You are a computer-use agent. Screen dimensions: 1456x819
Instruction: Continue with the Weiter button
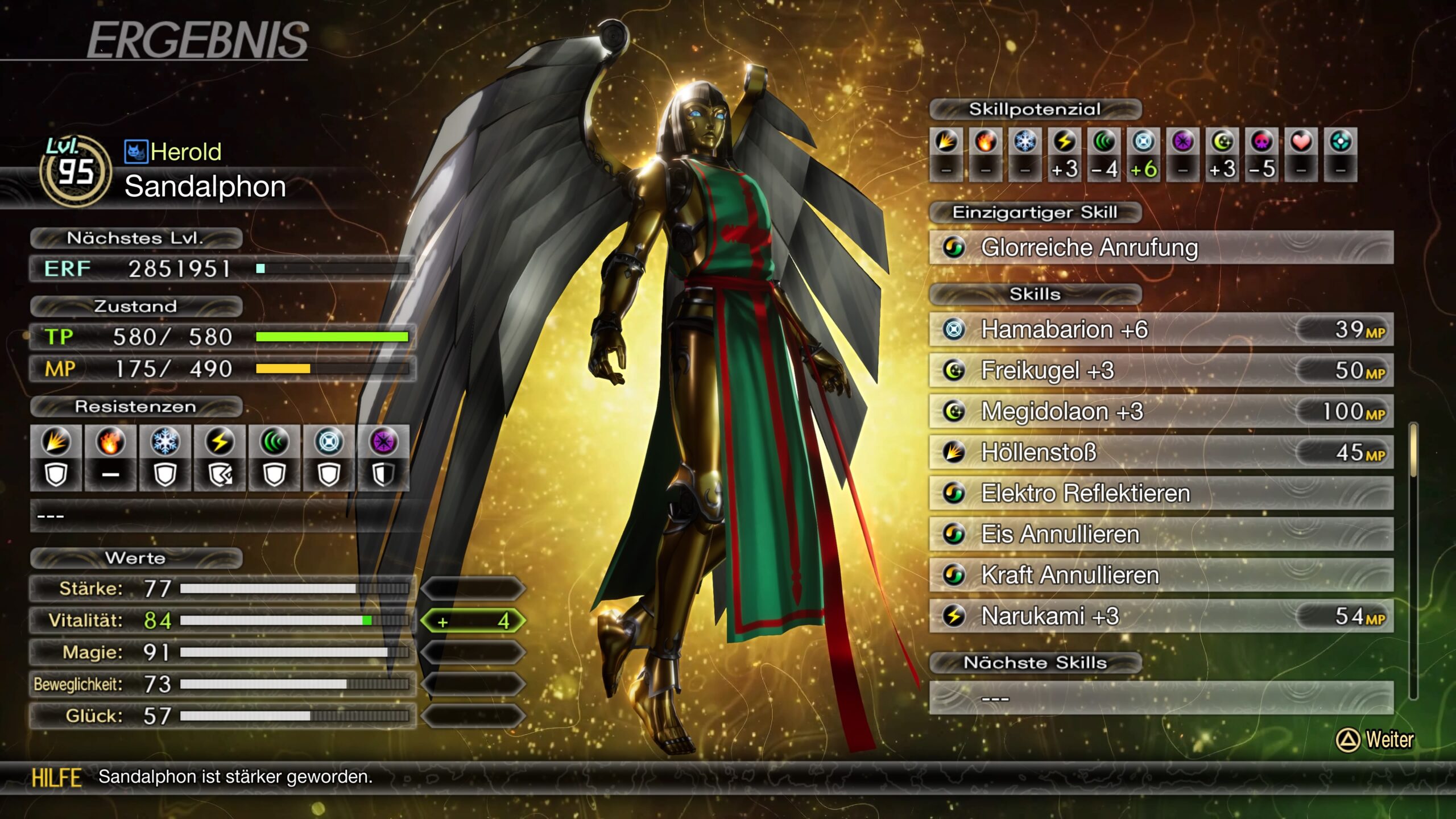coord(1375,740)
